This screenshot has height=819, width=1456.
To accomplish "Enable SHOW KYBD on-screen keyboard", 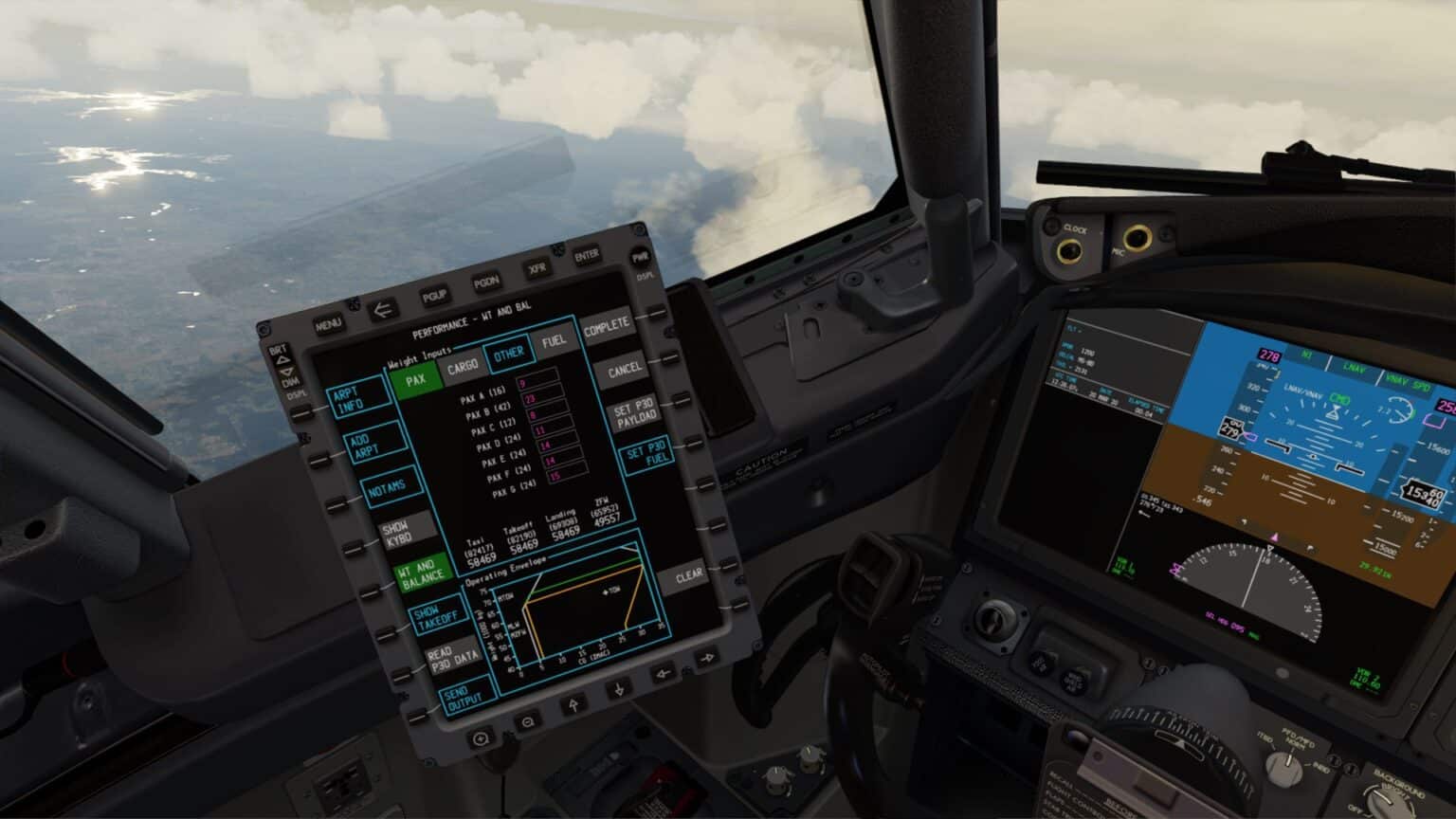I will 402,532.
